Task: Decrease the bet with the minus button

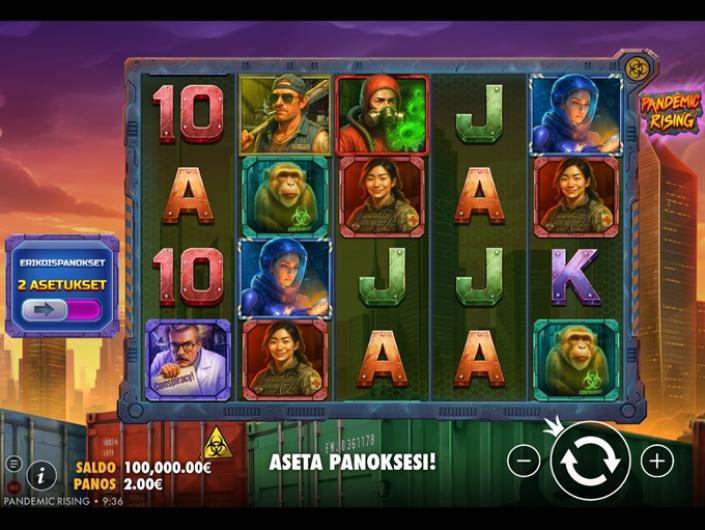Action: pos(523,461)
